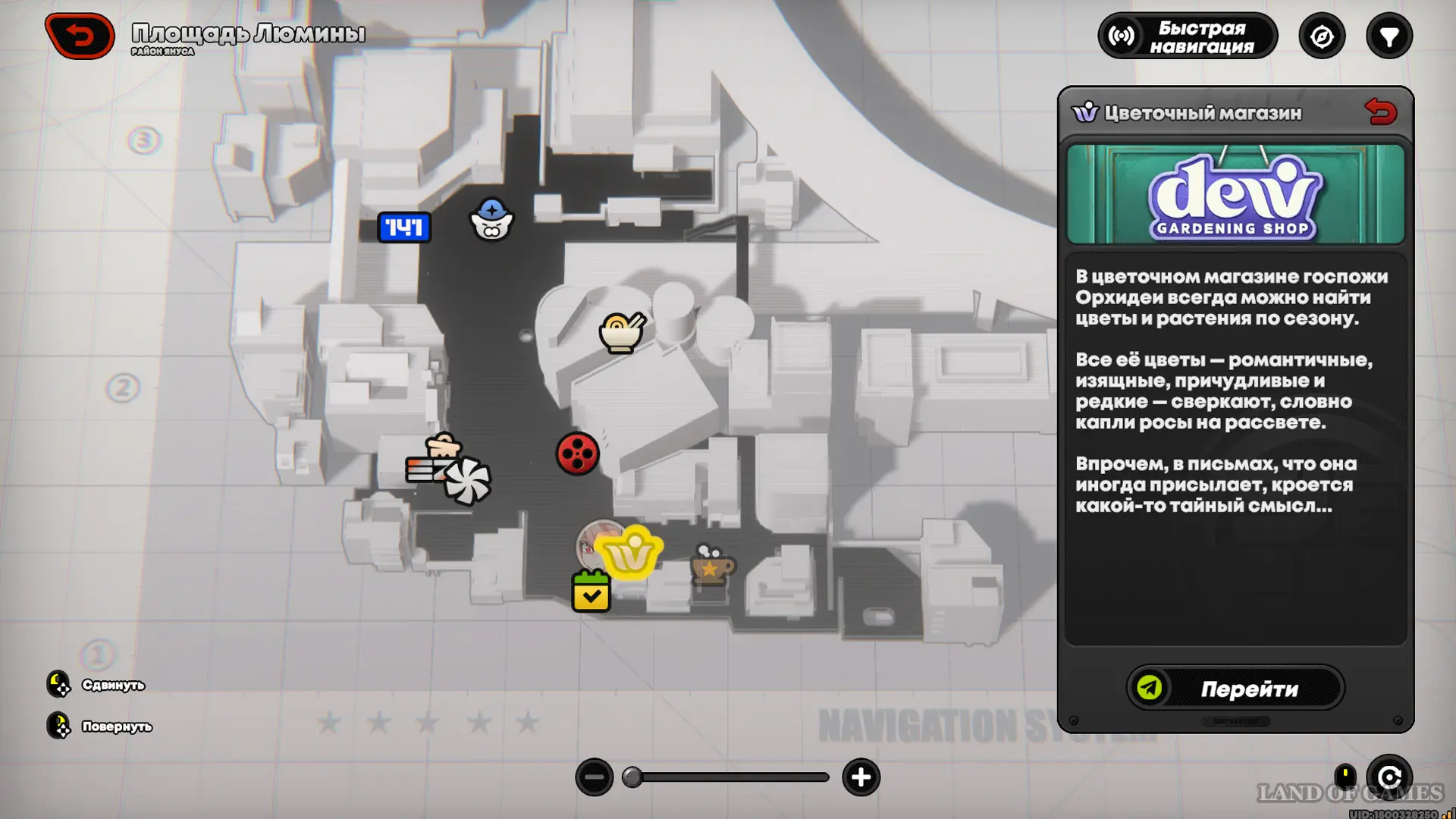Go back using the red arrow button
The height and width of the screenshot is (819, 1456).
80,36
